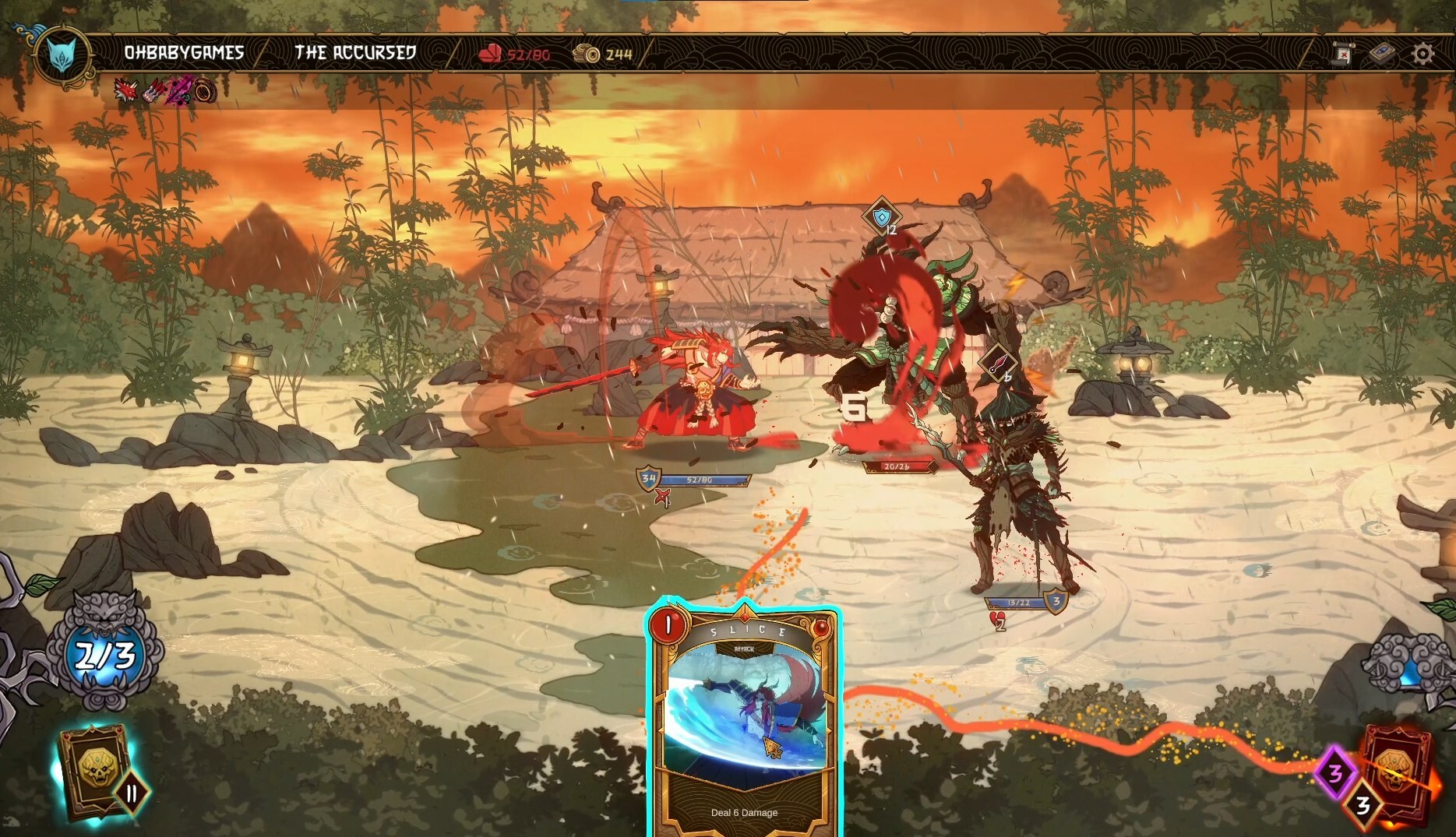This screenshot has width=1456, height=837.
Task: Click the player name OhBabyGames
Action: 184,53
